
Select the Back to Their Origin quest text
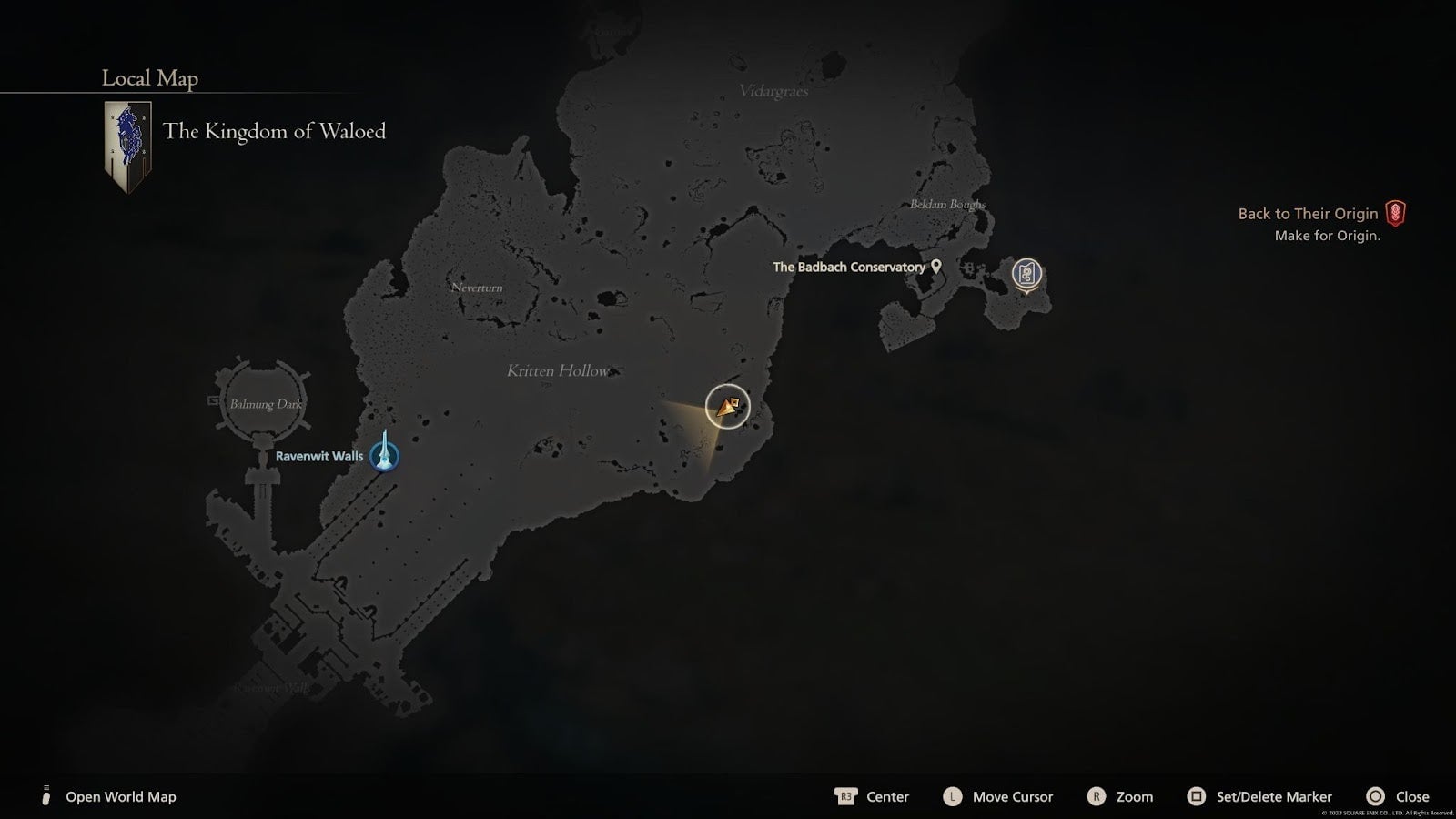1306,213
